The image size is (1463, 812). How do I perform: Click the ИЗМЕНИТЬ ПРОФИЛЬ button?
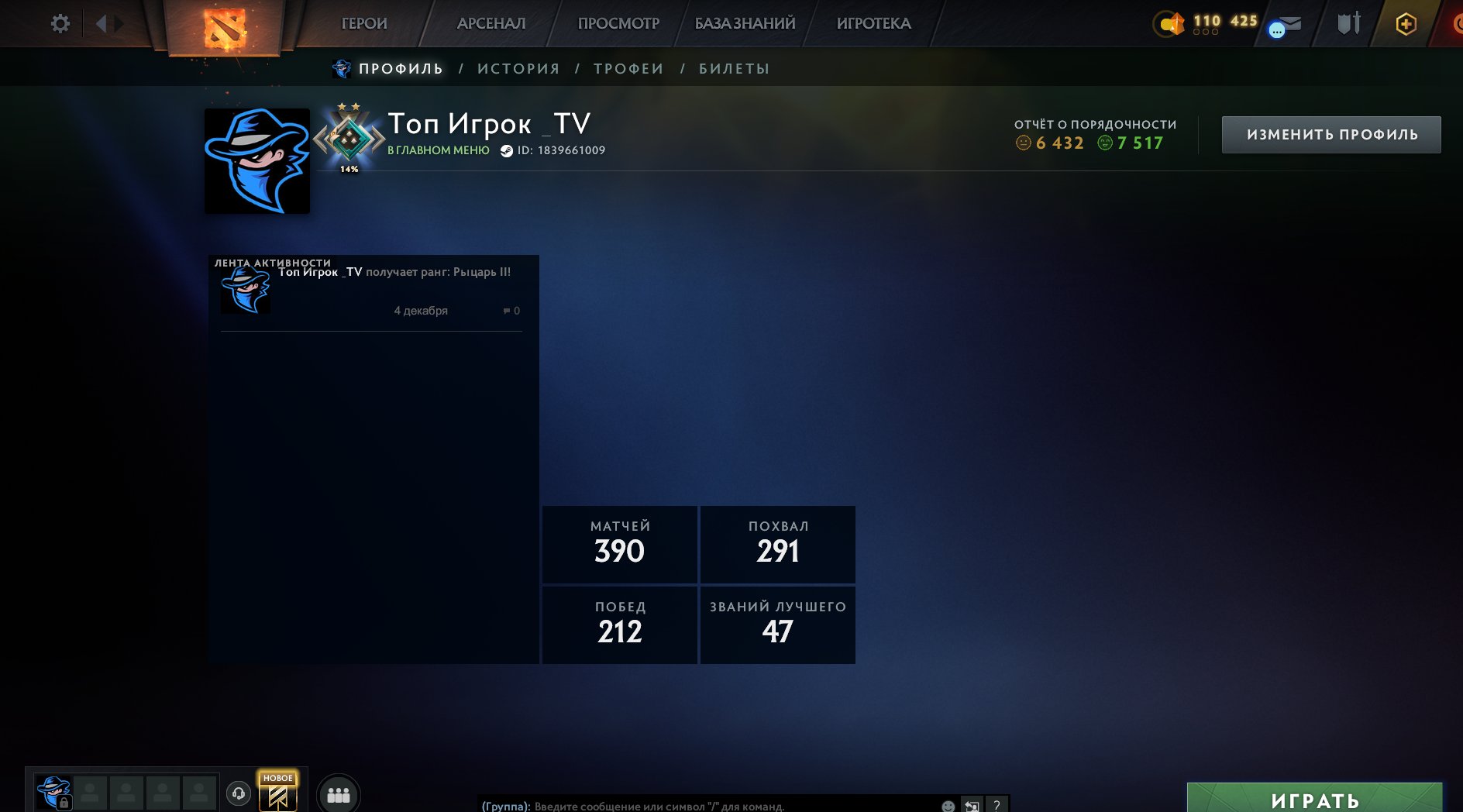click(x=1331, y=133)
